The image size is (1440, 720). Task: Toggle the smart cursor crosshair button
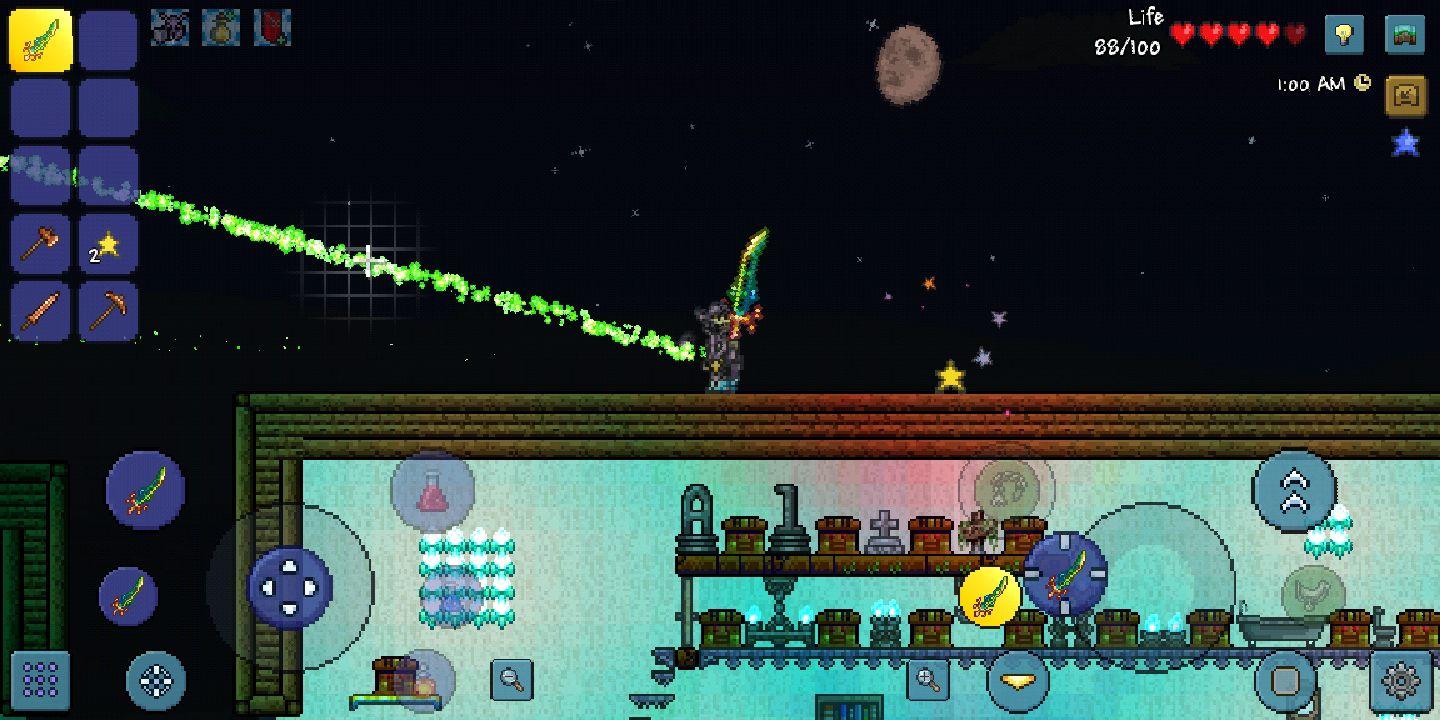156,681
